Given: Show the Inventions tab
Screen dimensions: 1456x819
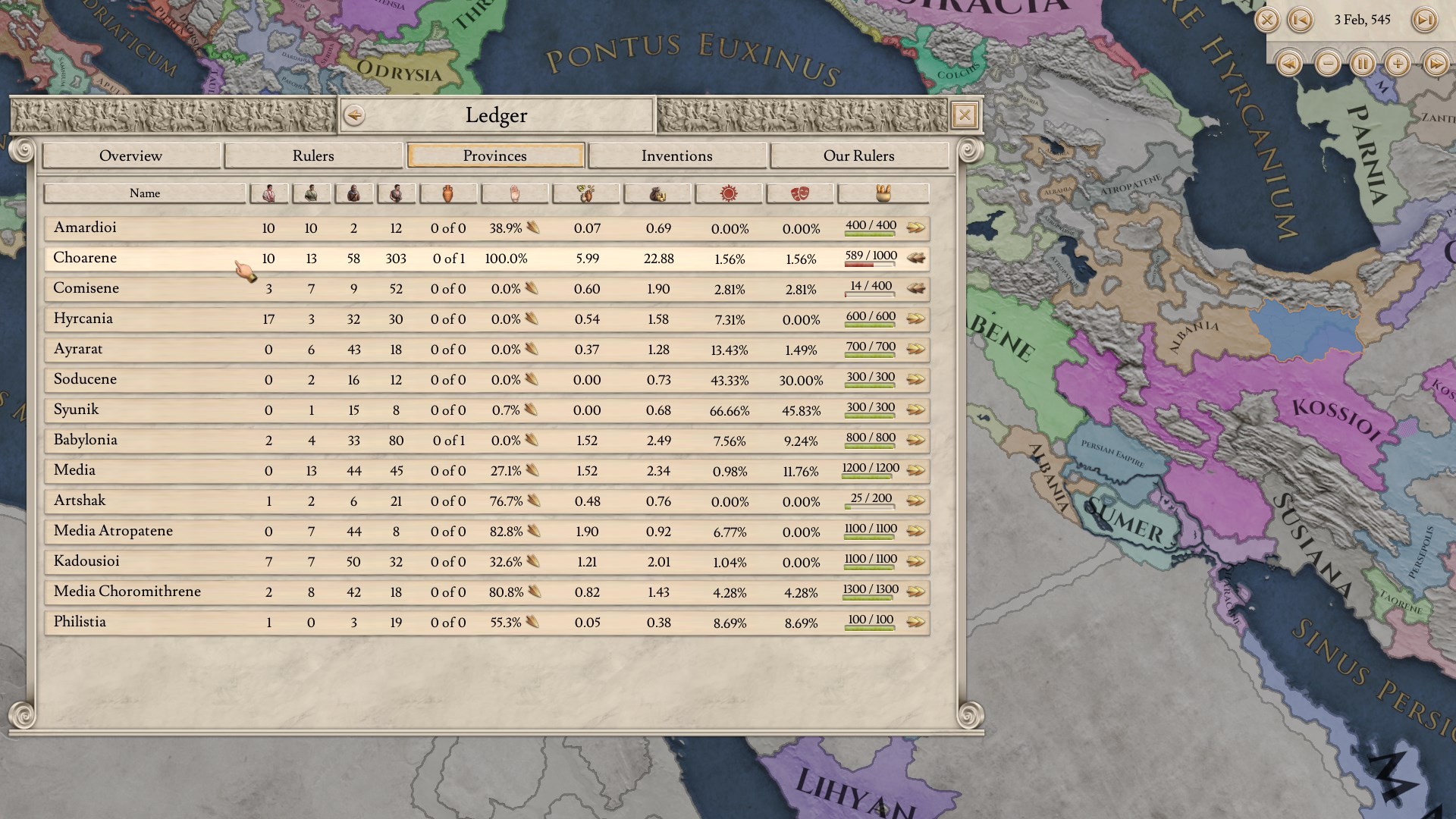Looking at the screenshot, I should point(676,155).
